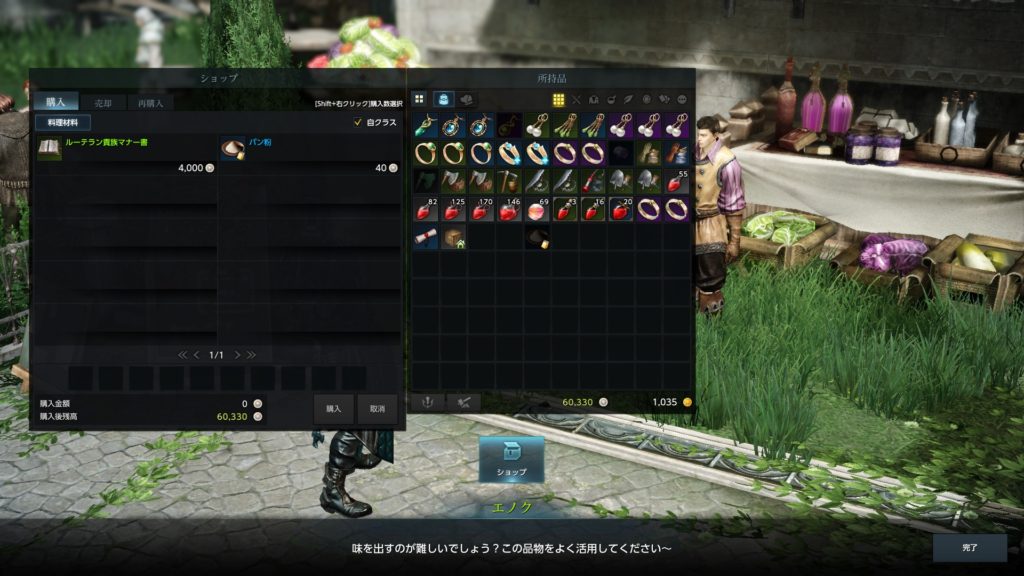Select the red potion with count 82
1024x576 pixels.
click(x=426, y=209)
